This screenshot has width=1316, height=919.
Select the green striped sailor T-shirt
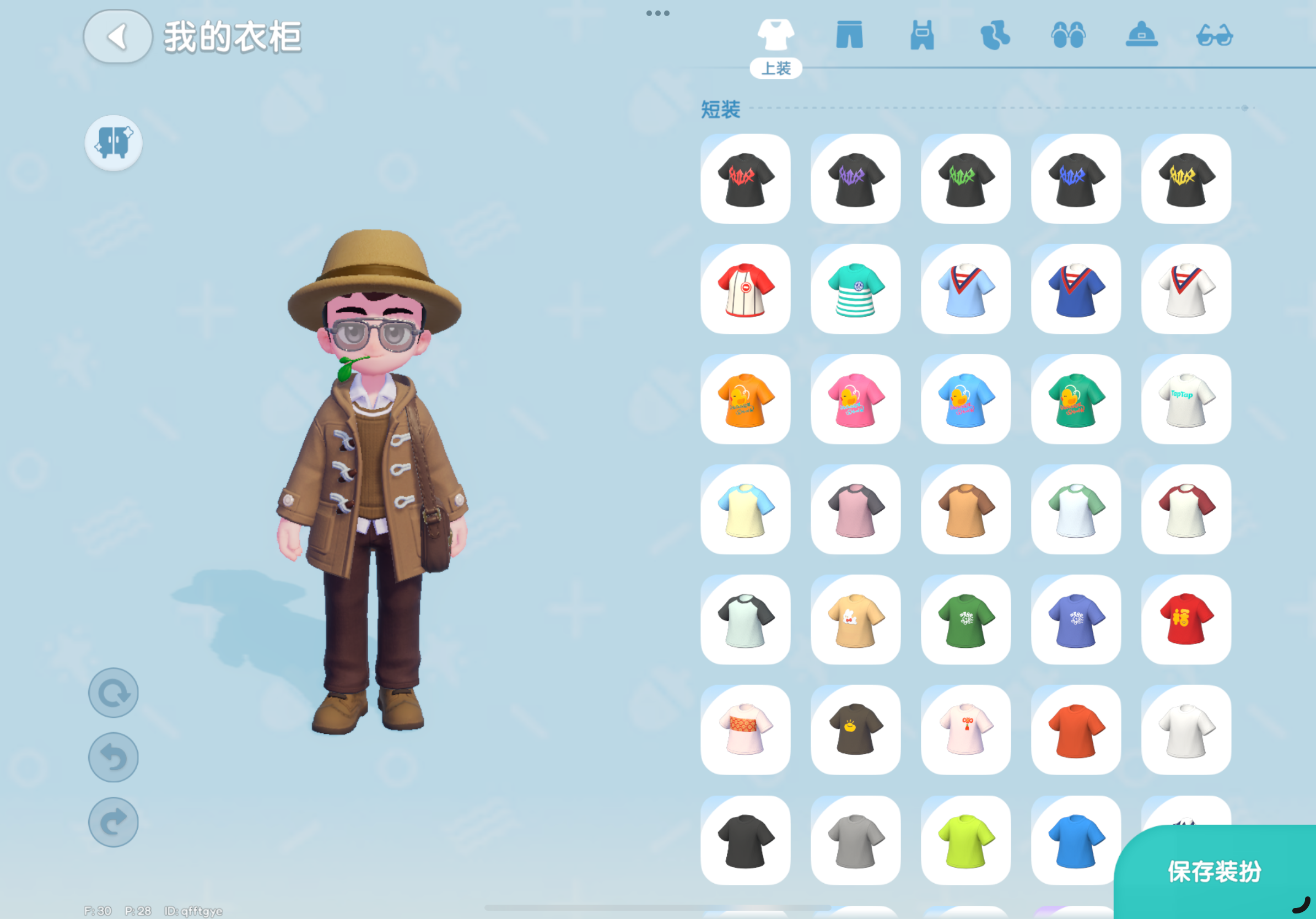pyautogui.click(x=856, y=289)
